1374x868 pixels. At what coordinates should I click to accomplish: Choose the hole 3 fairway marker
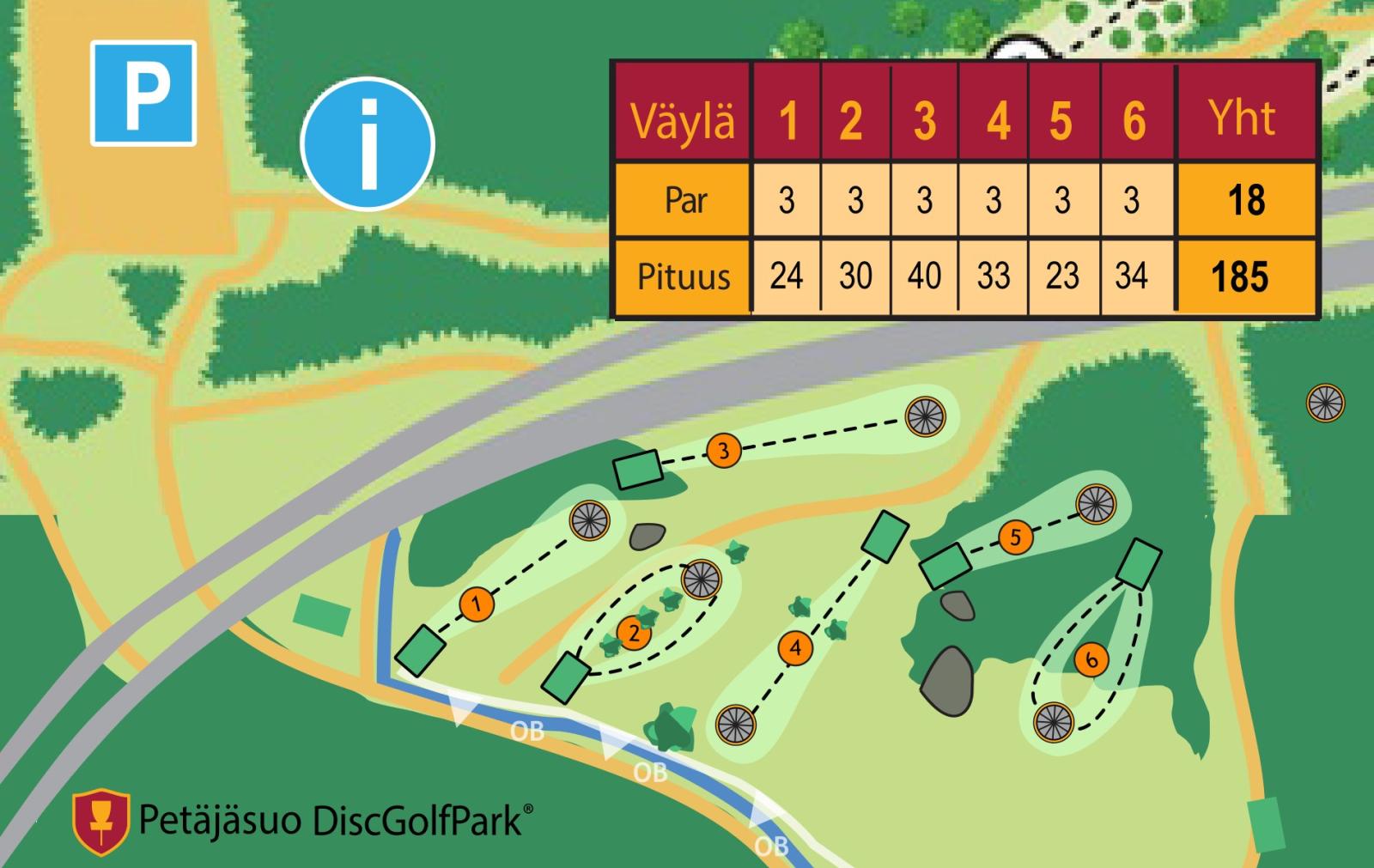tap(723, 450)
